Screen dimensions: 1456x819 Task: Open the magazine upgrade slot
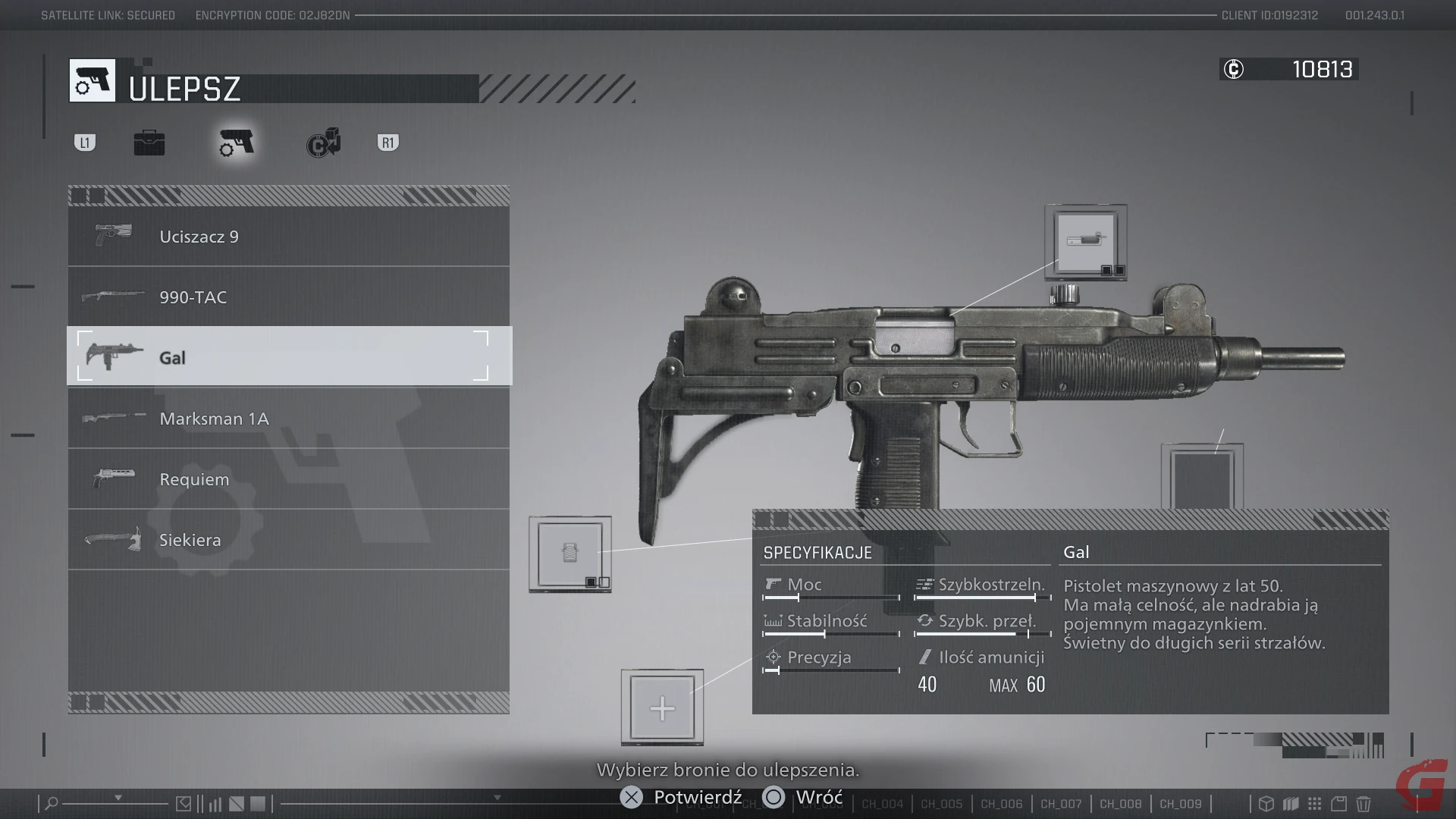click(570, 554)
